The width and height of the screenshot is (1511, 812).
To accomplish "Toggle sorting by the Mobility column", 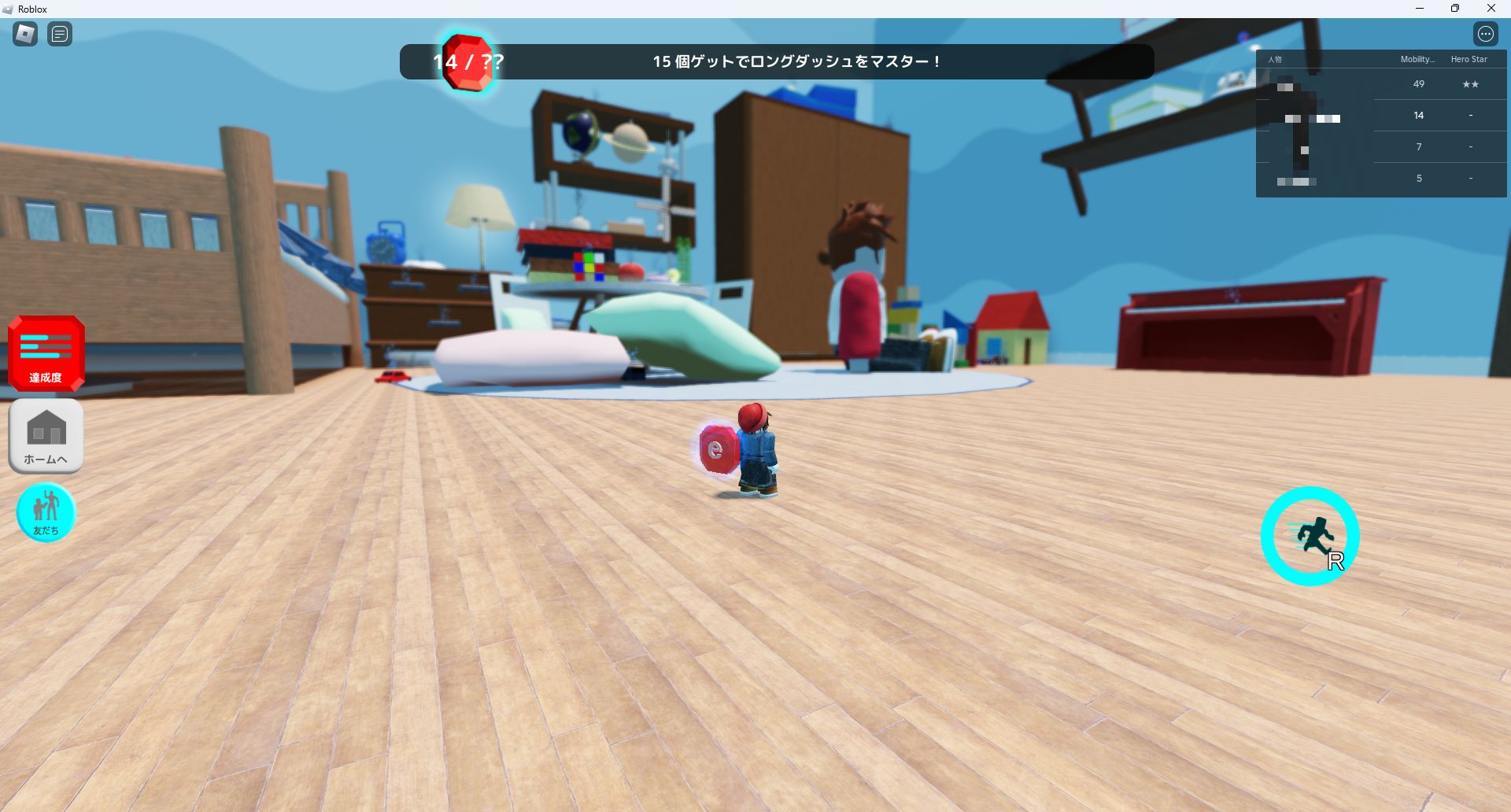I will point(1417,58).
